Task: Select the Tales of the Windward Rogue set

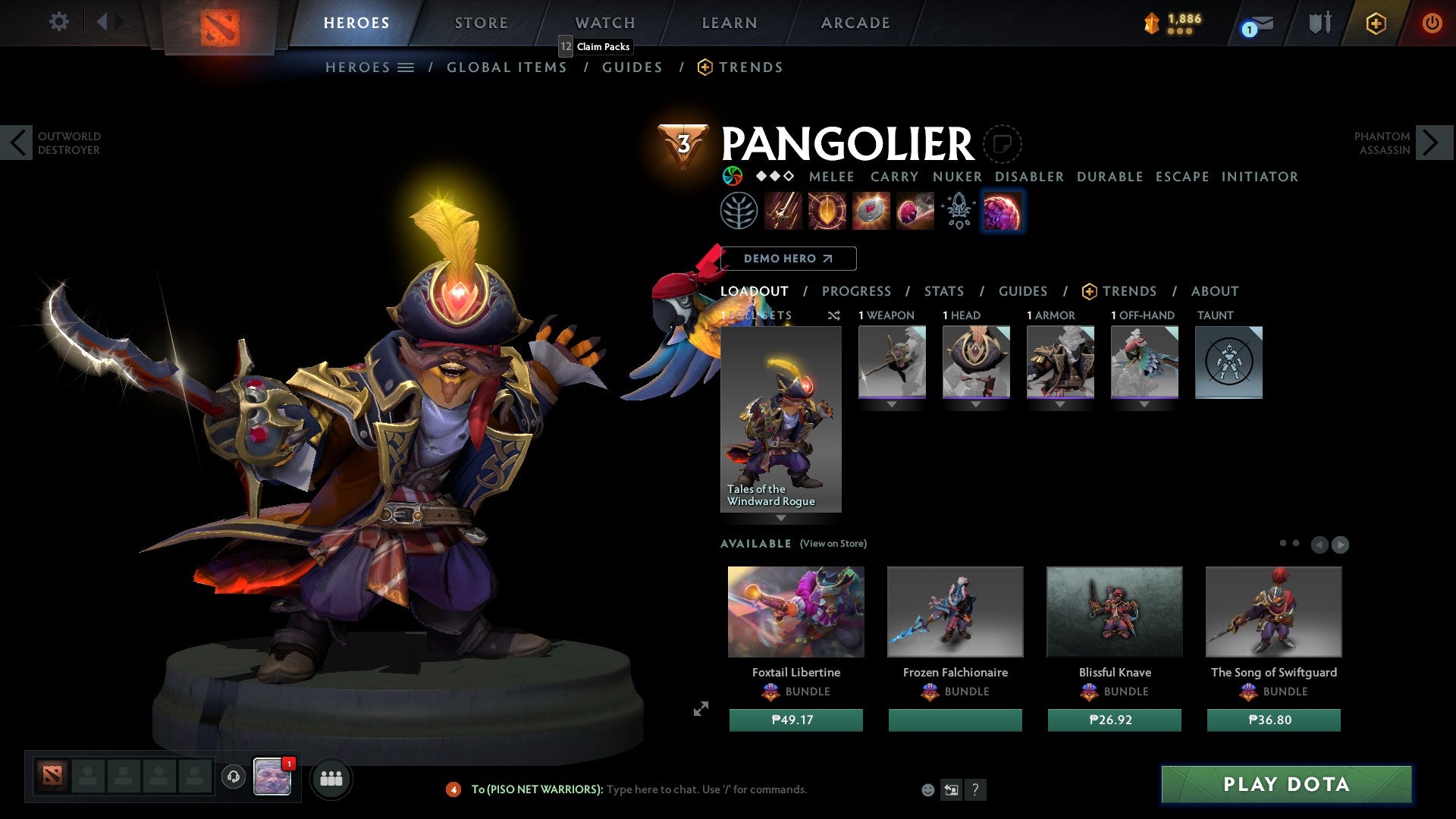Action: click(x=780, y=419)
